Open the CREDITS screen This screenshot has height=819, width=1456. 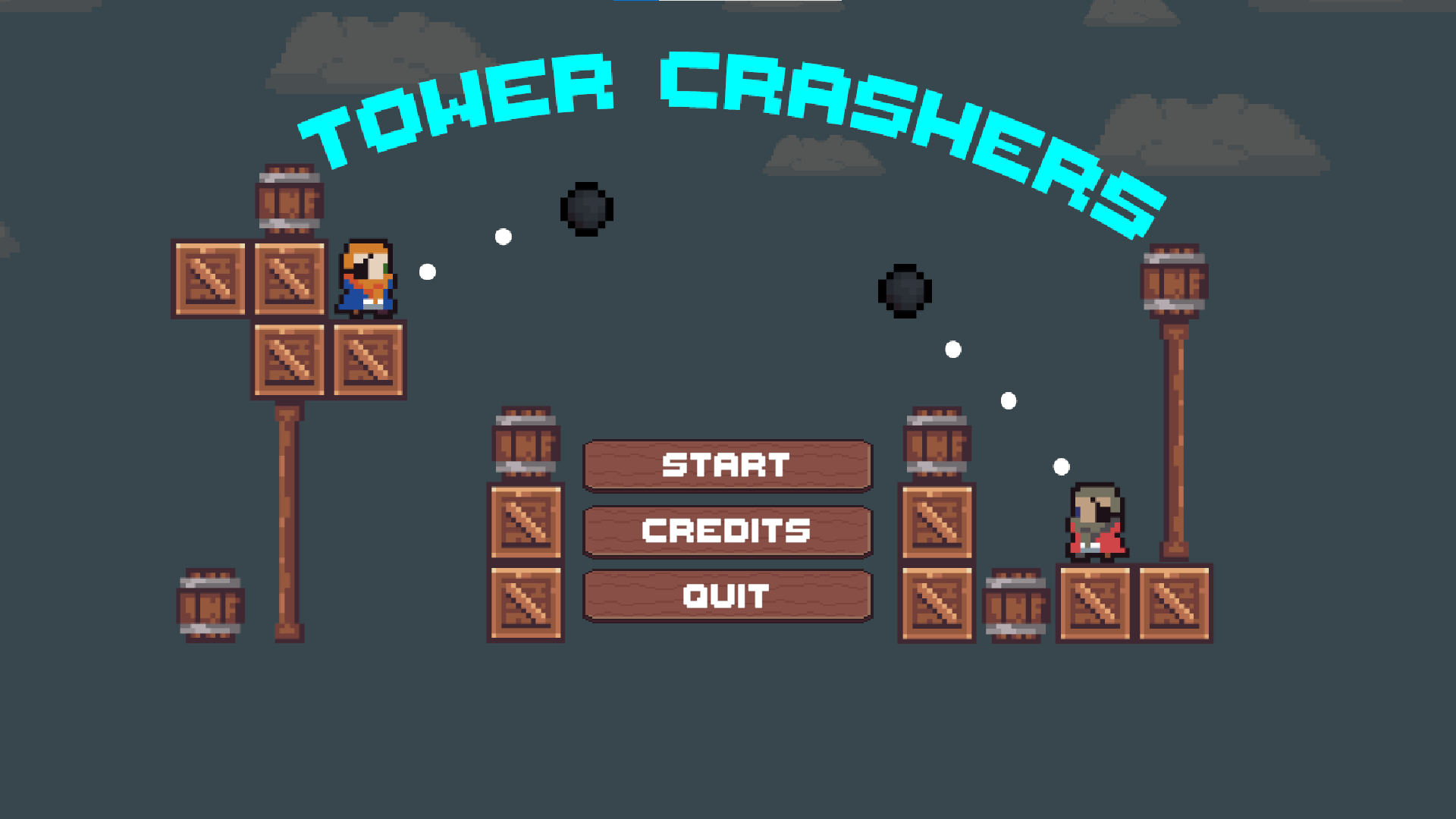[727, 530]
